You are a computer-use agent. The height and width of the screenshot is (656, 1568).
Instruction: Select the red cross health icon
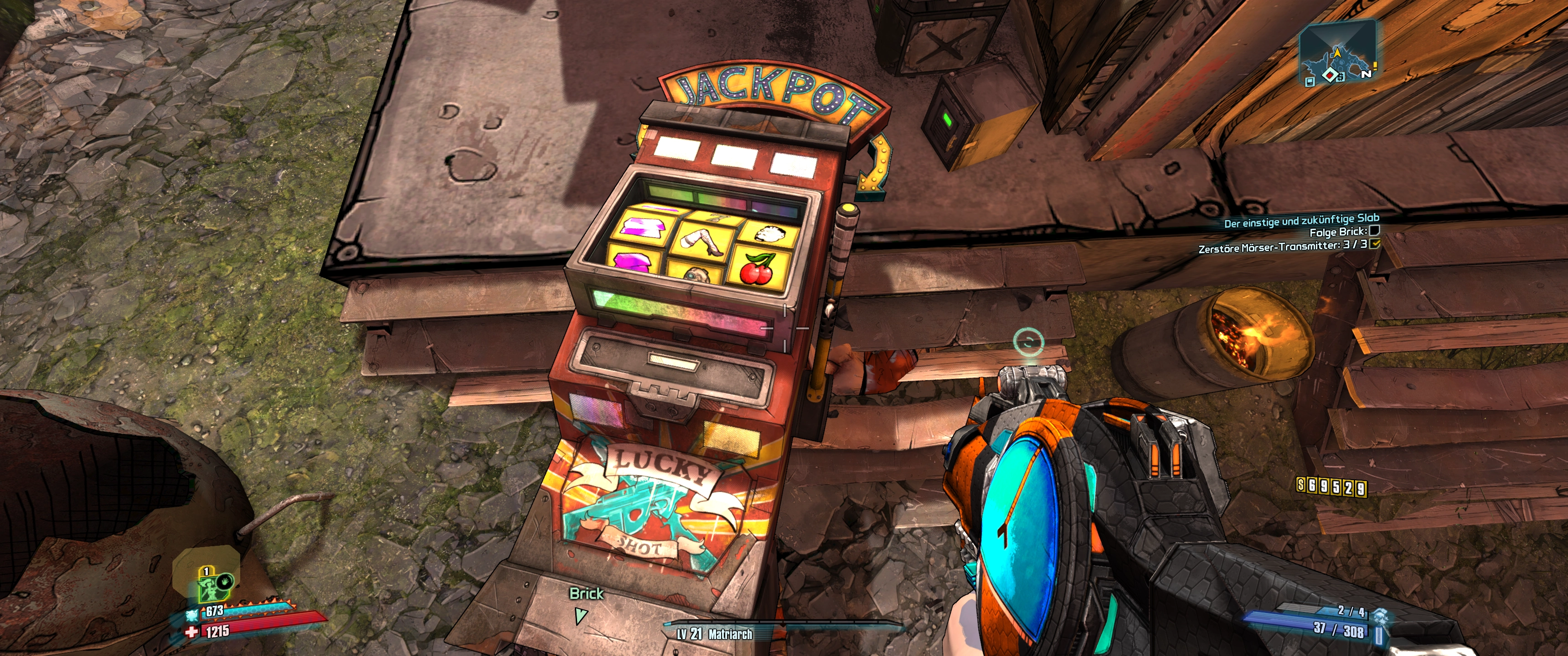click(192, 632)
